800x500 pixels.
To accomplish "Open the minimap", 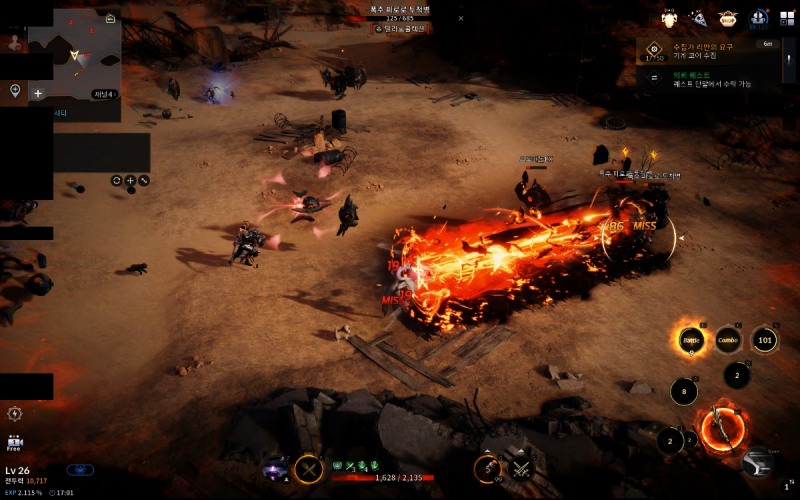I will 74,58.
